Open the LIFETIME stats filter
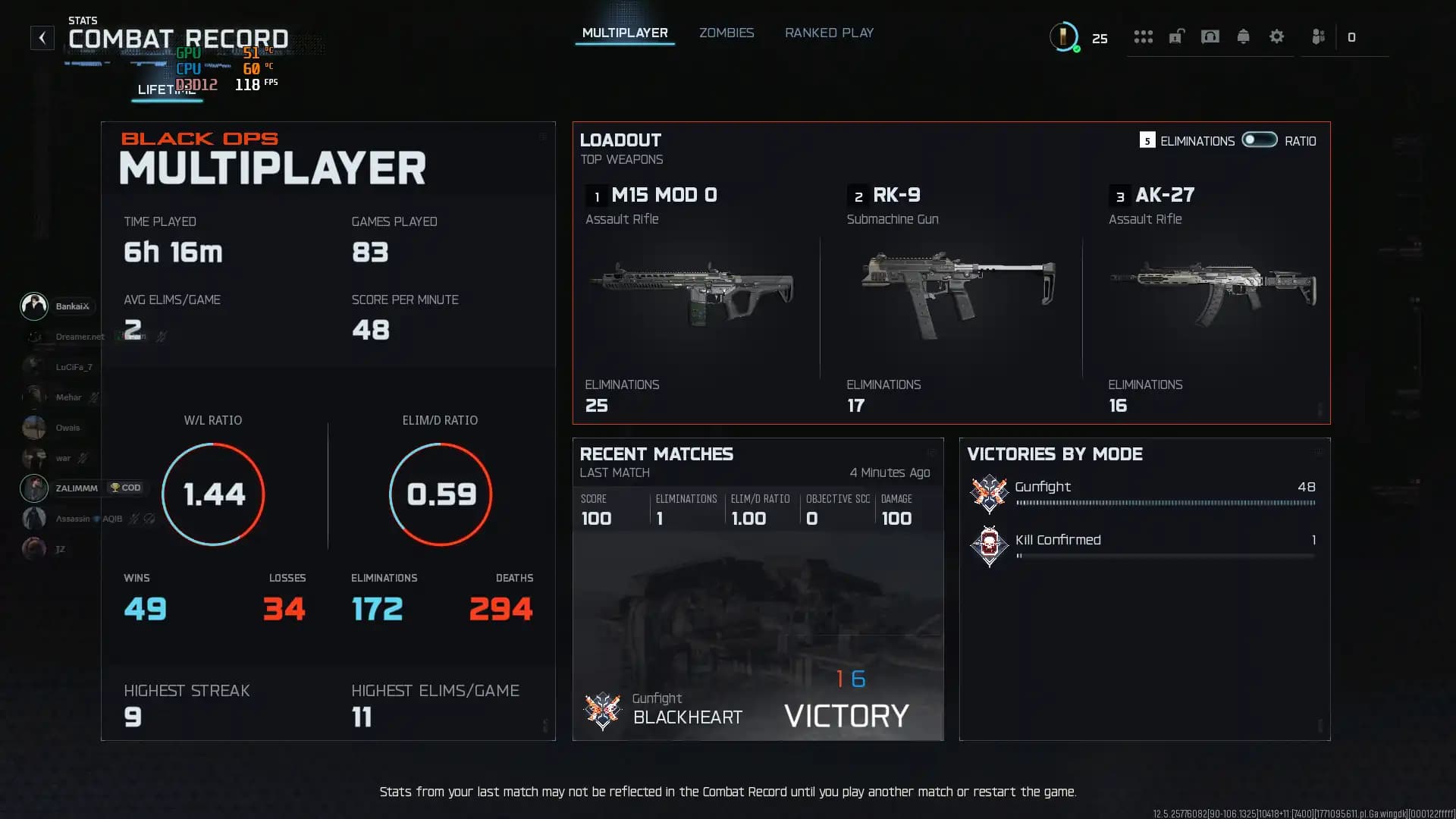This screenshot has width=1456, height=819. click(167, 90)
